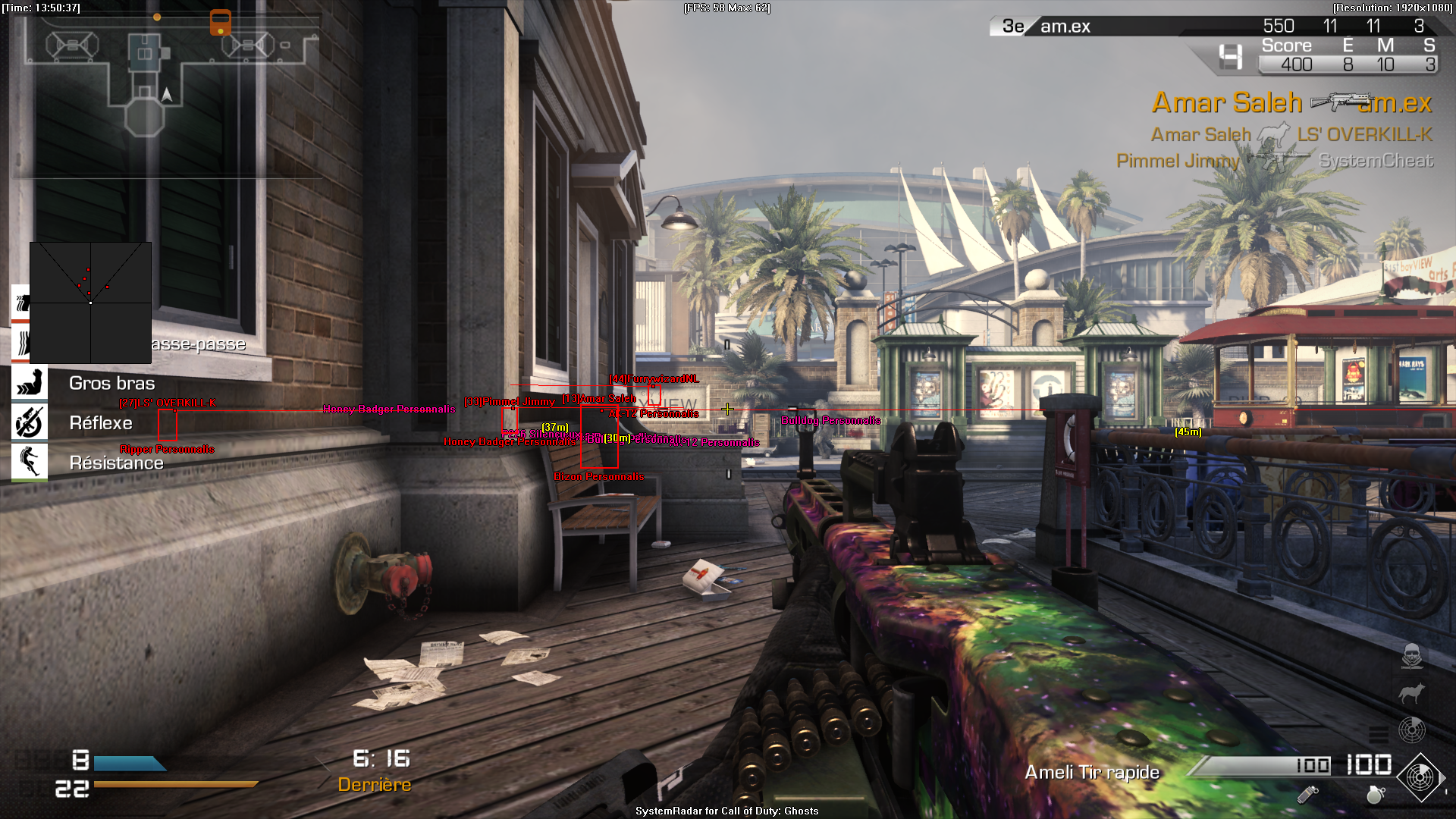This screenshot has height=819, width=1456.
Task: Click the Gros bras perk icon
Action: coord(30,383)
